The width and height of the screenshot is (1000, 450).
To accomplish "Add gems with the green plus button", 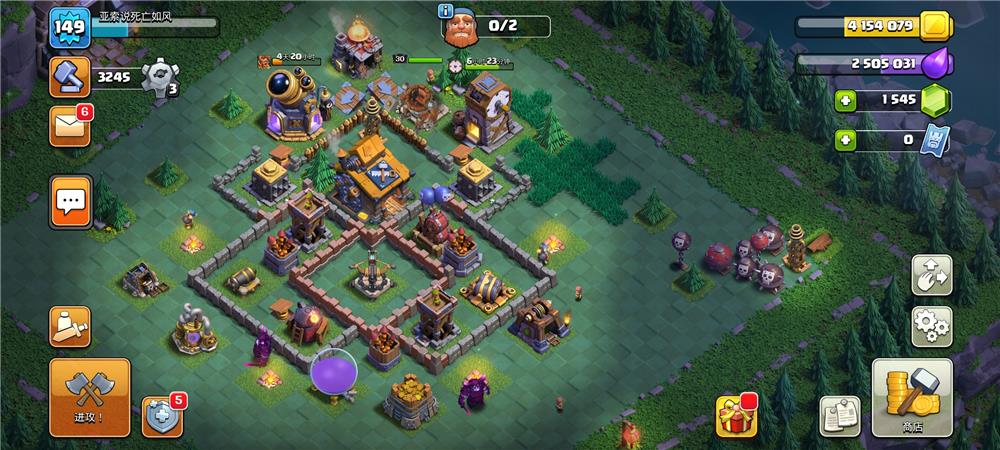I will 846,101.
